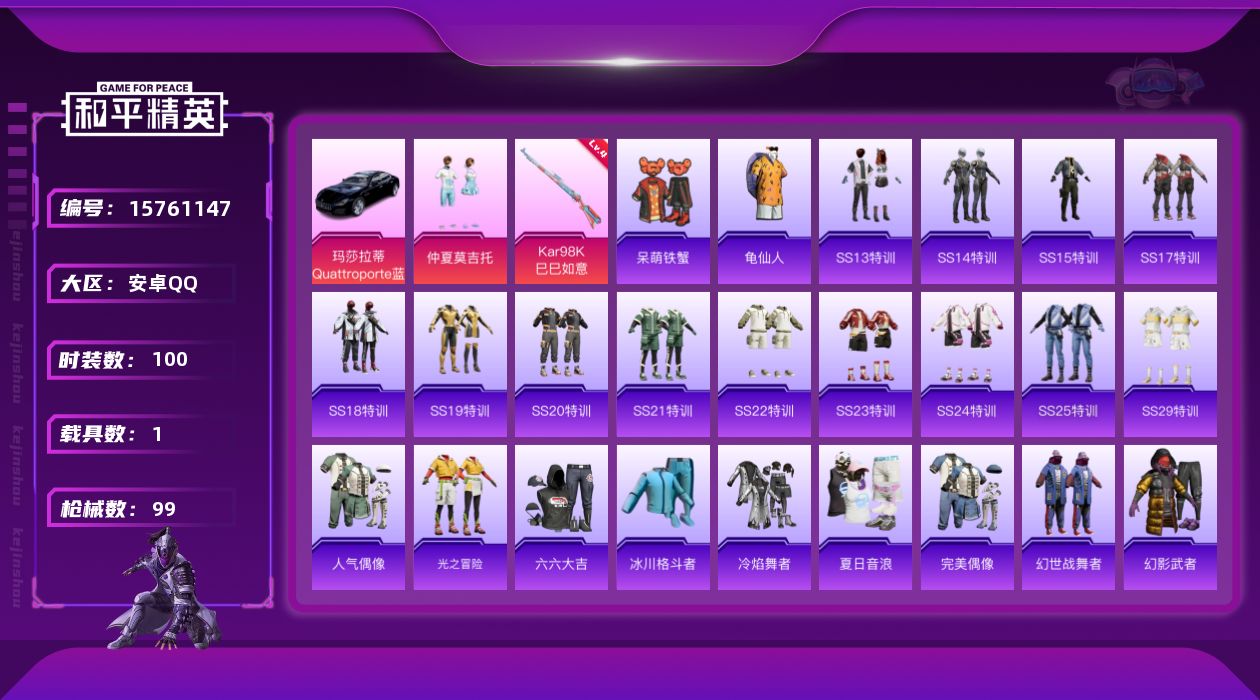Select the 玛莎拉蒂 Quattroporte car tile
This screenshot has height=700, width=1260.
click(358, 211)
